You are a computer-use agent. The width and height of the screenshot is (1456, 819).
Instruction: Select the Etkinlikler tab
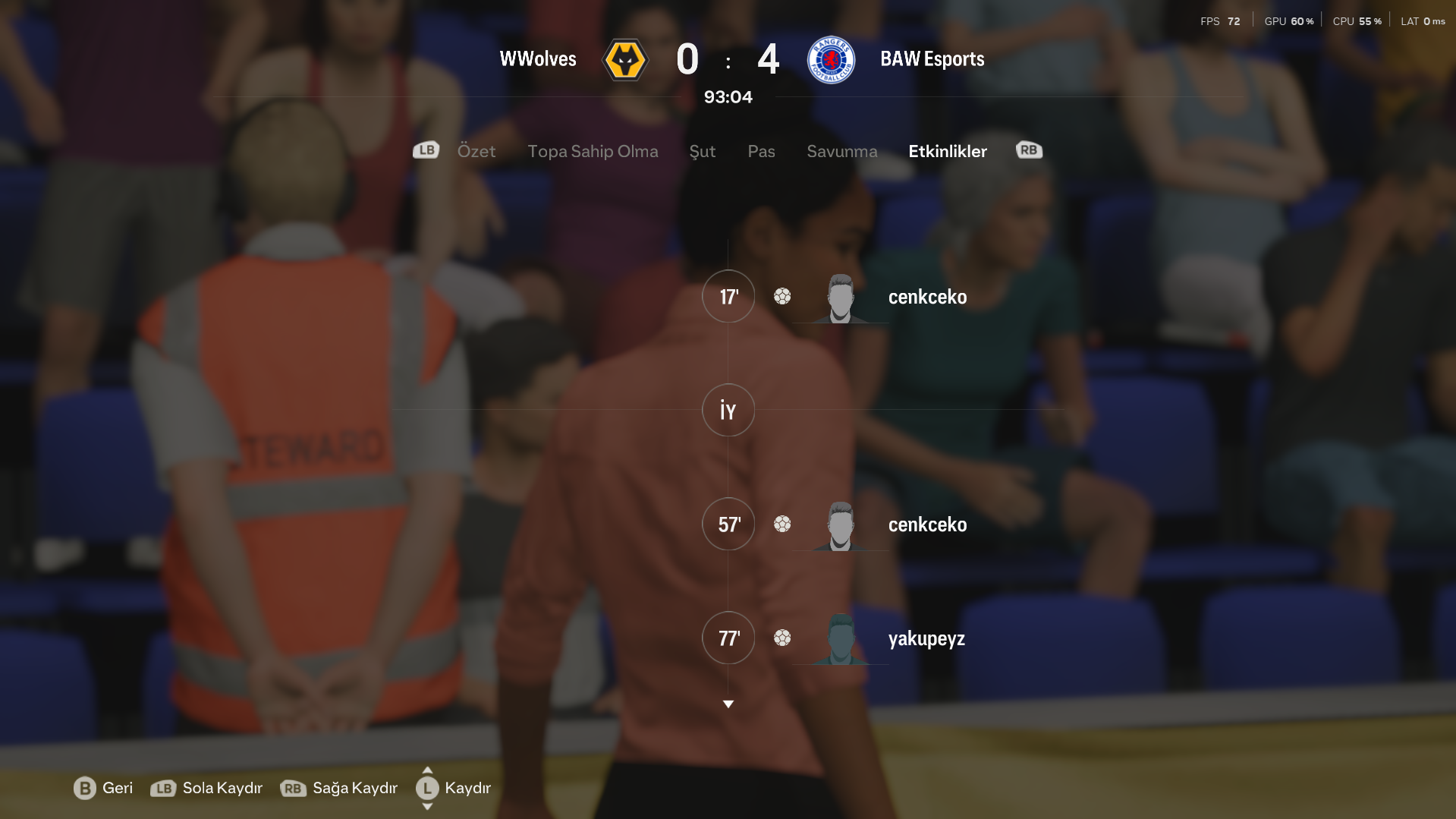click(947, 151)
